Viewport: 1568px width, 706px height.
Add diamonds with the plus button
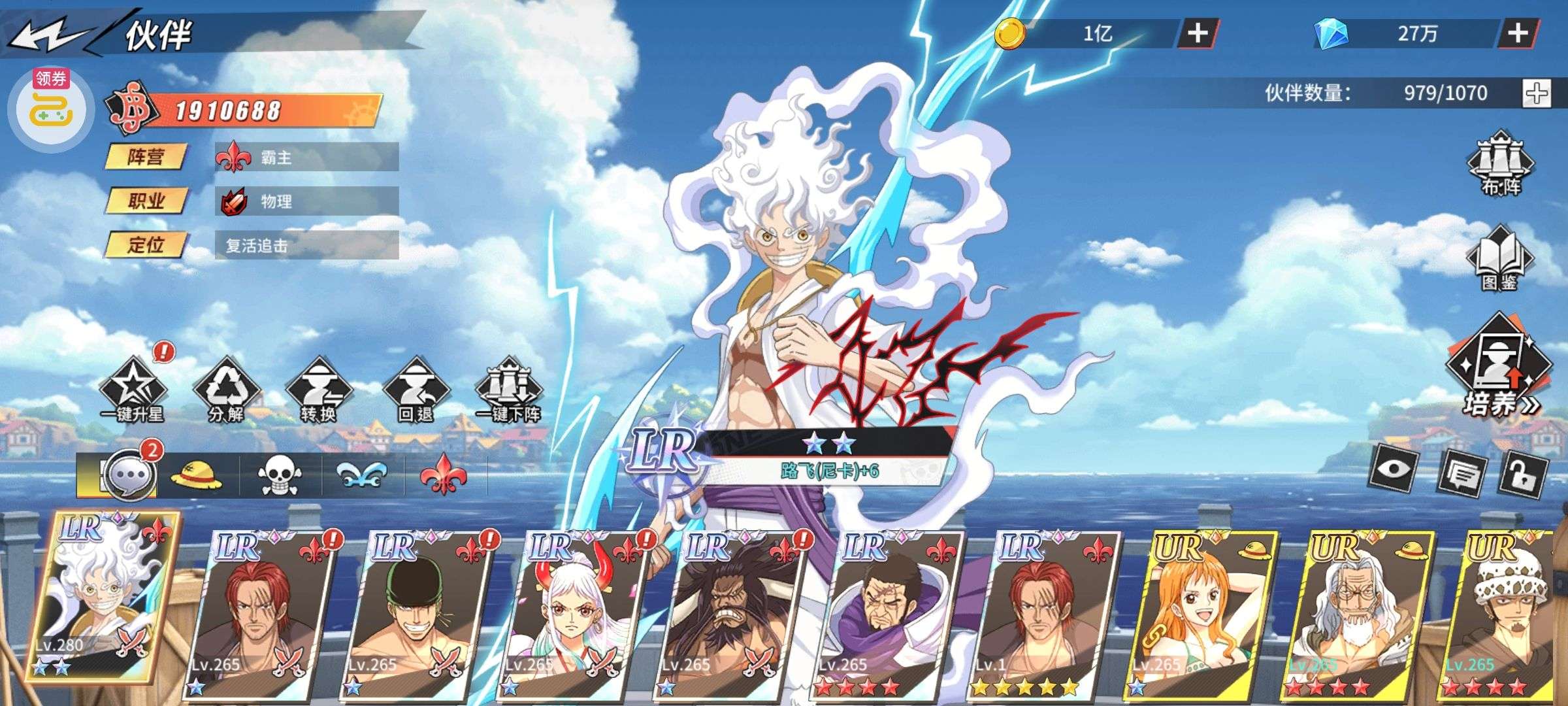pos(1517,33)
